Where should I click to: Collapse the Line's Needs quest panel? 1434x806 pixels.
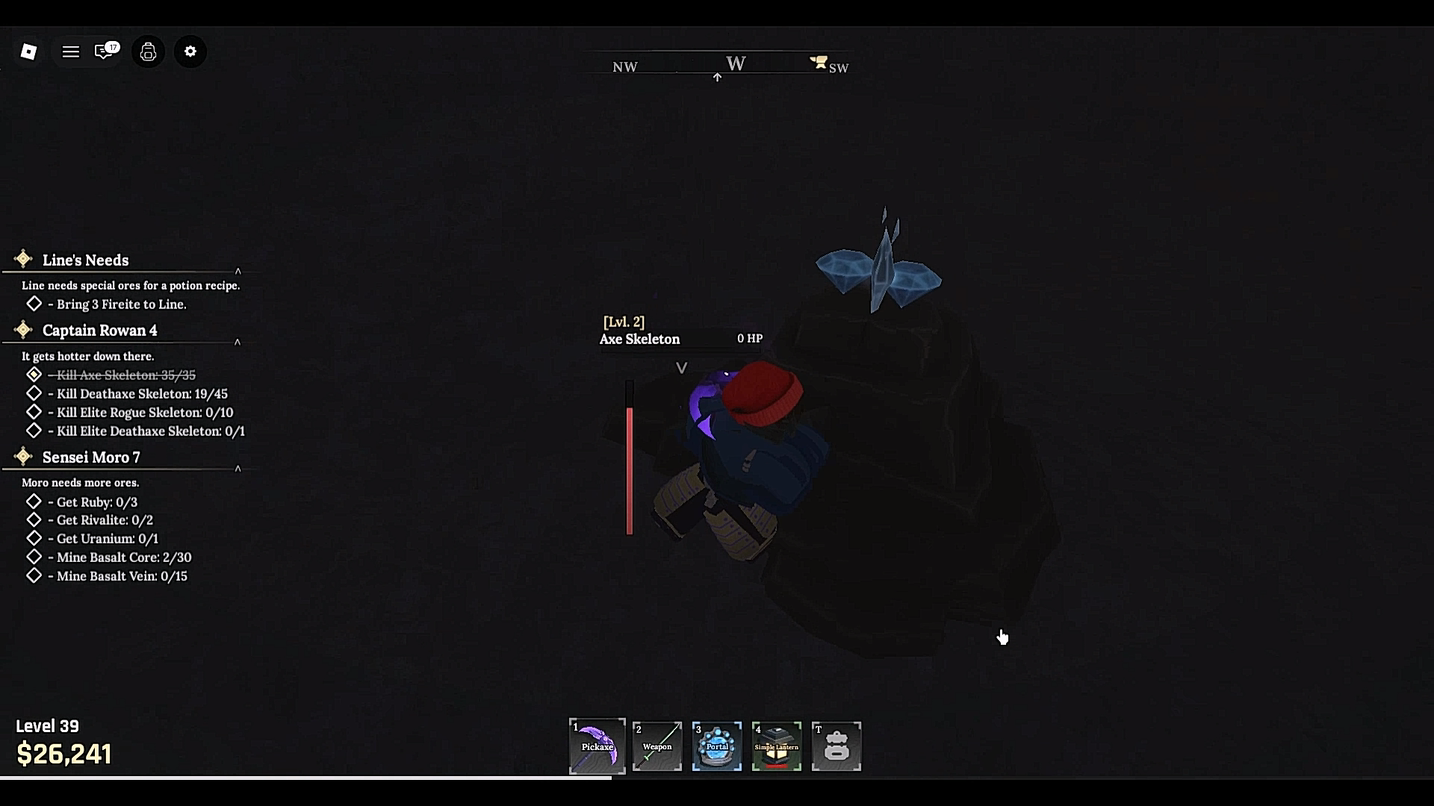click(237, 269)
